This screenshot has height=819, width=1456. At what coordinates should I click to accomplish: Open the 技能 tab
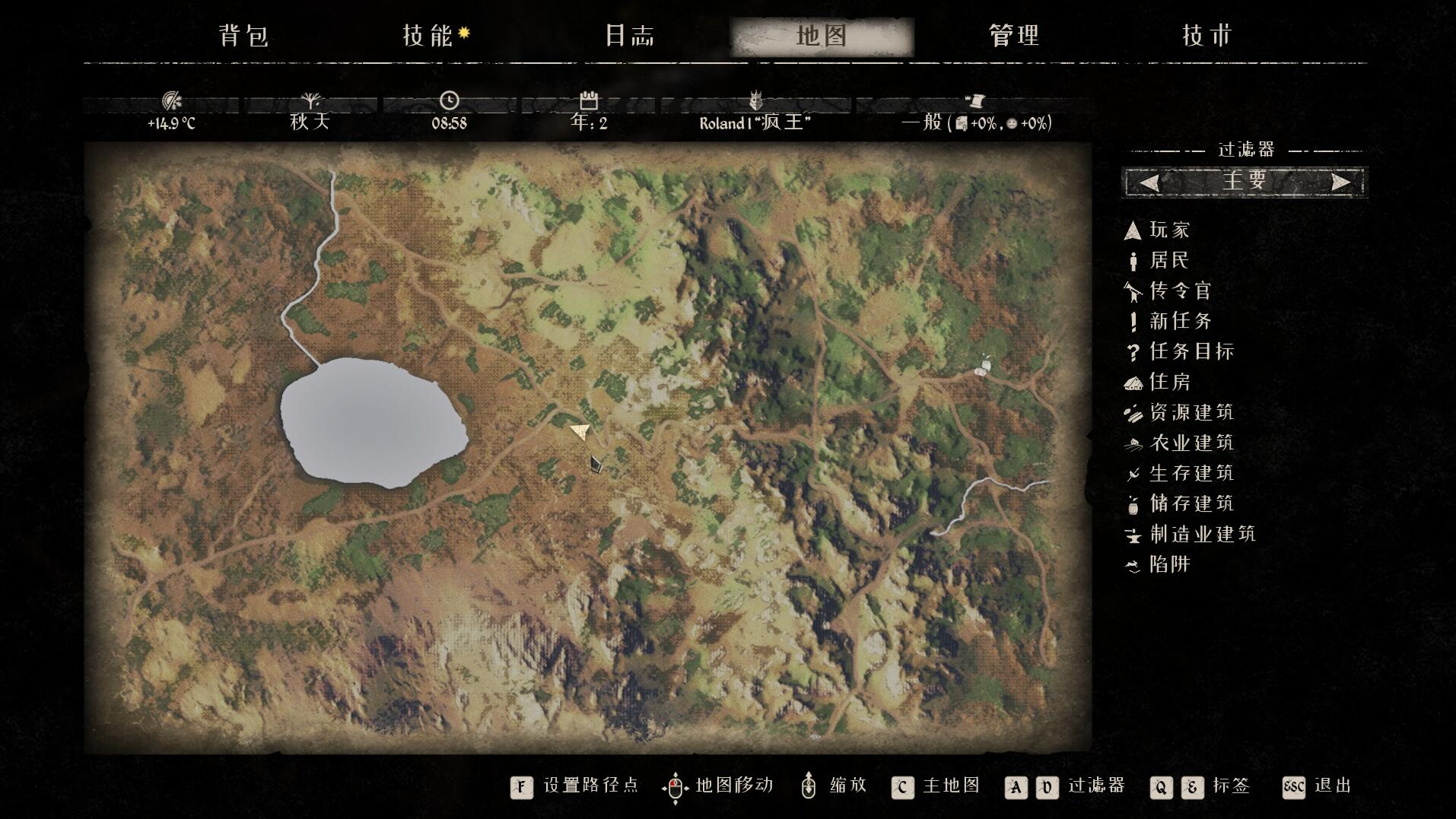[428, 36]
